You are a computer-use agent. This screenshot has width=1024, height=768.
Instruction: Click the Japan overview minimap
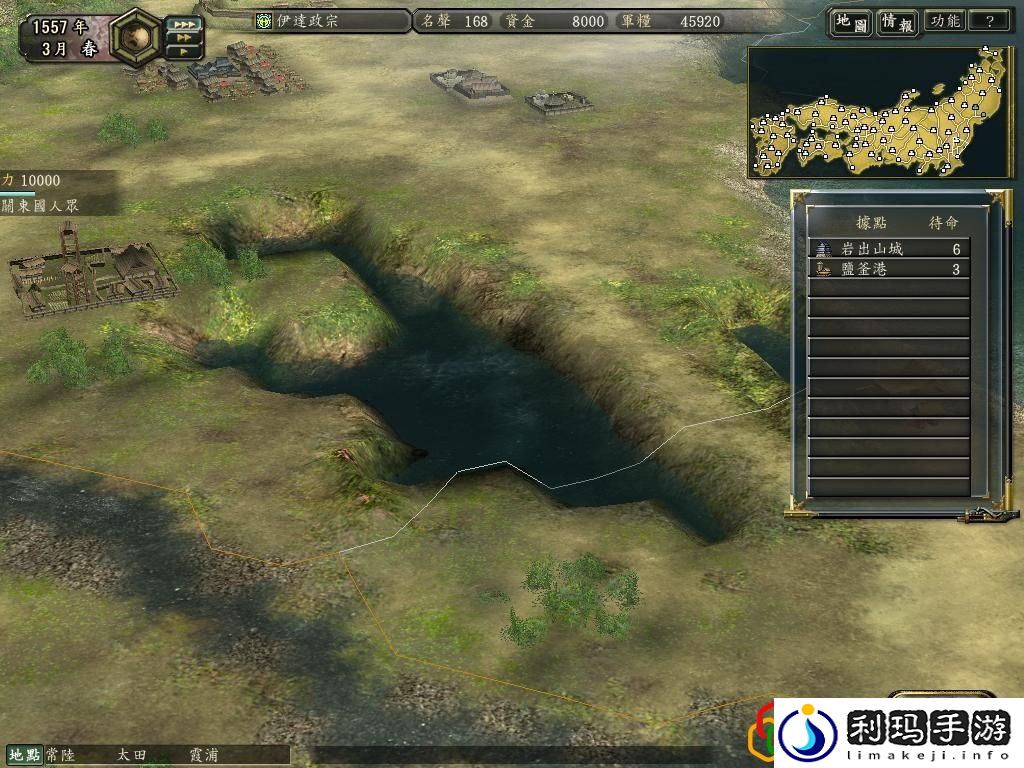(x=878, y=112)
